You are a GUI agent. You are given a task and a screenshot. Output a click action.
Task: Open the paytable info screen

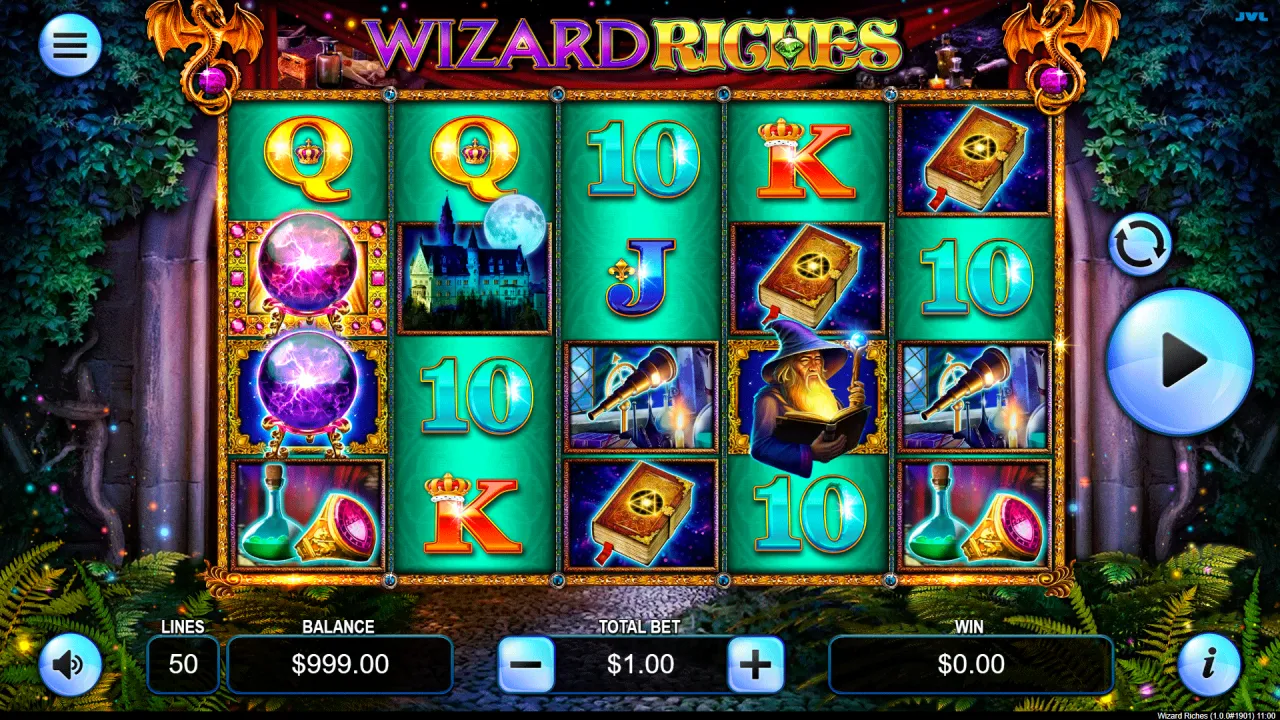coord(1209,664)
